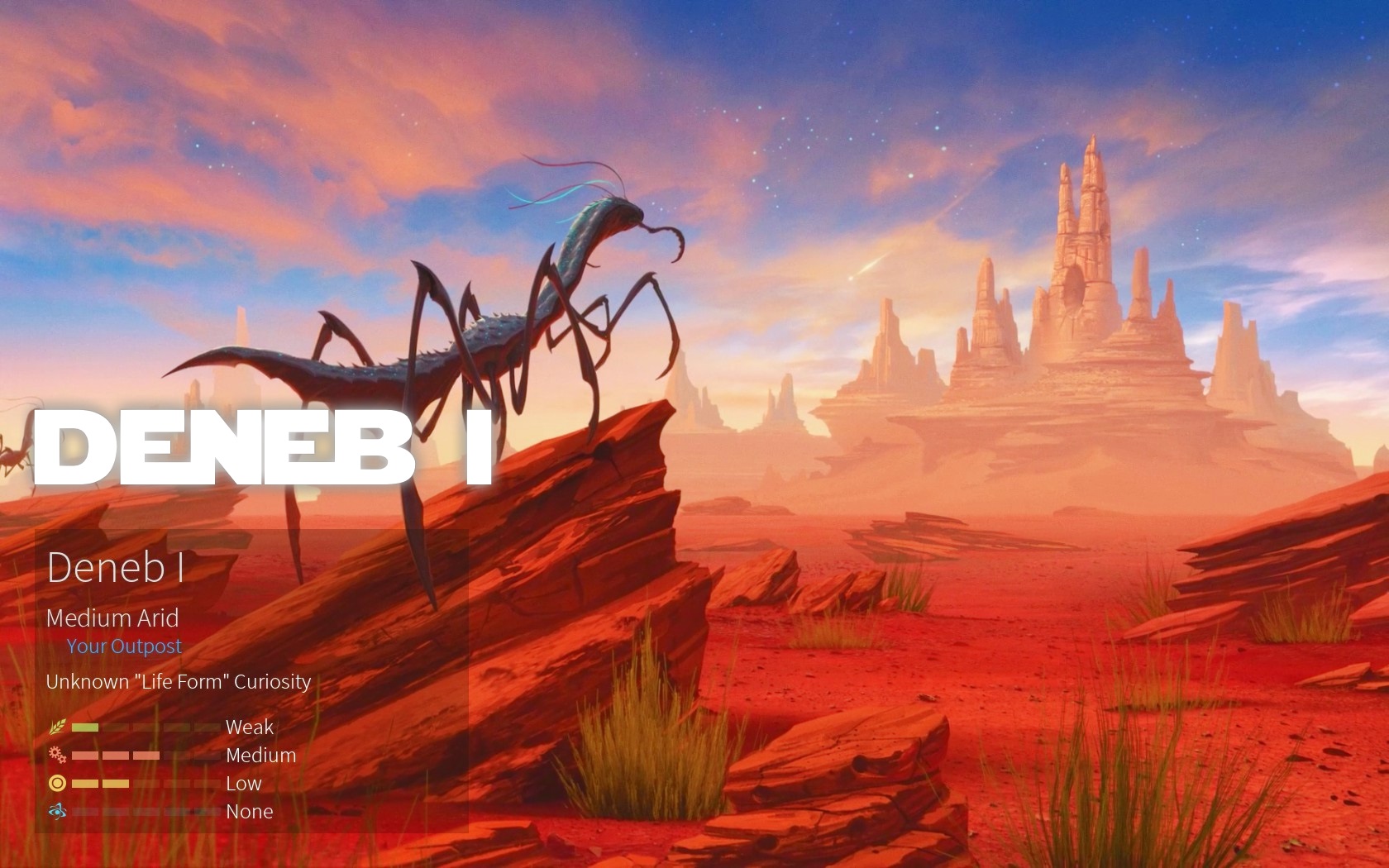Inspect the gear symbol beside Medium rating
This screenshot has height=868, width=1389.
point(56,755)
